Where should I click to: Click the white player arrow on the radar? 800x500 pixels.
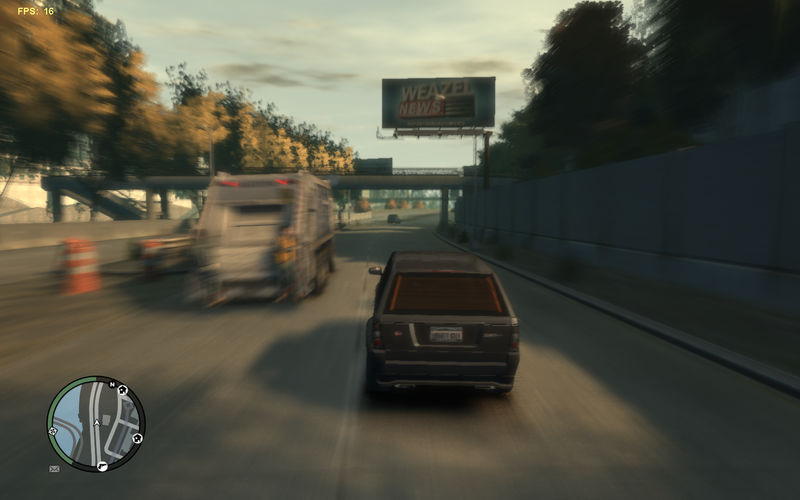point(97,423)
